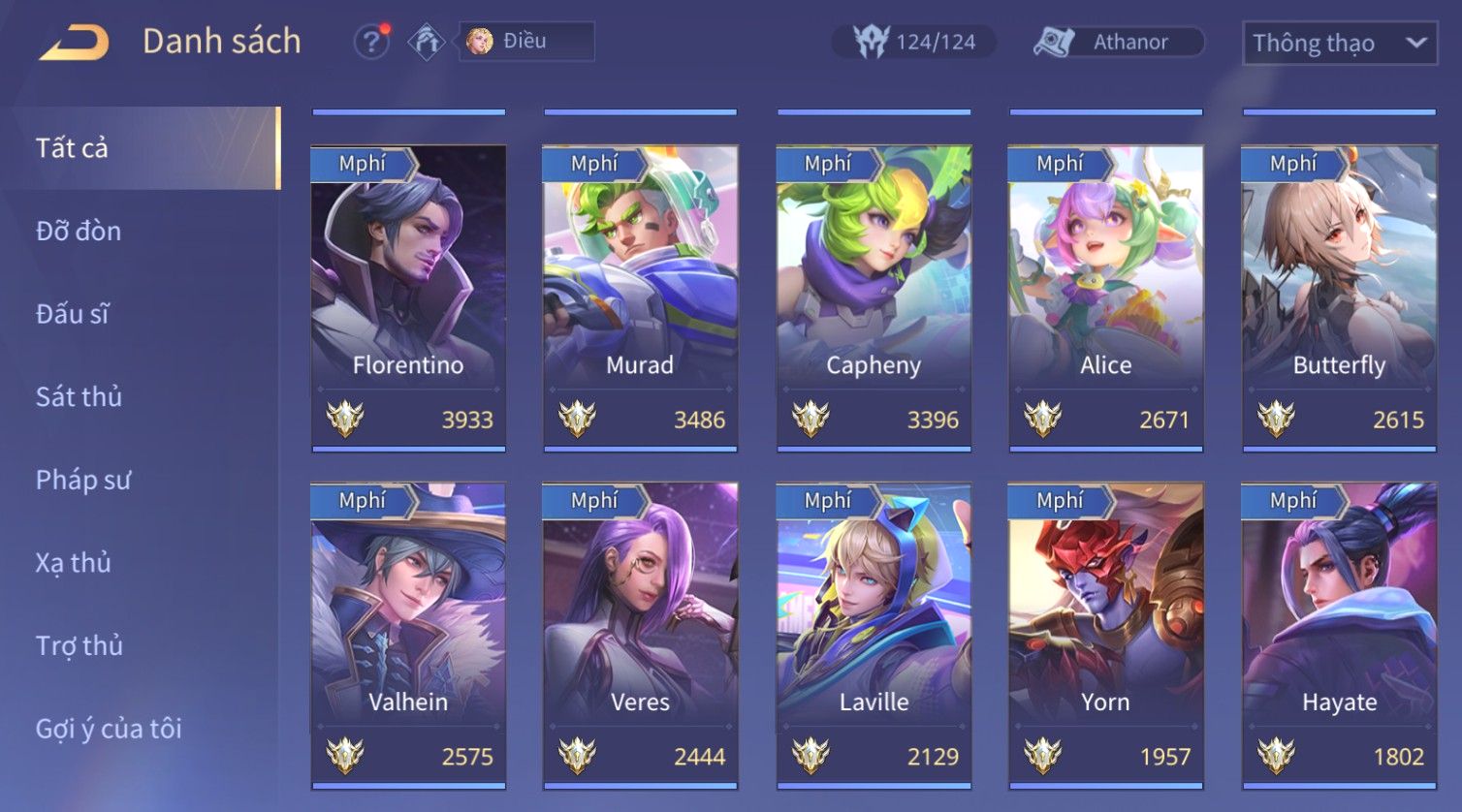Open the question mark help icon
Screen dimensions: 1462x812
[x=370, y=42]
